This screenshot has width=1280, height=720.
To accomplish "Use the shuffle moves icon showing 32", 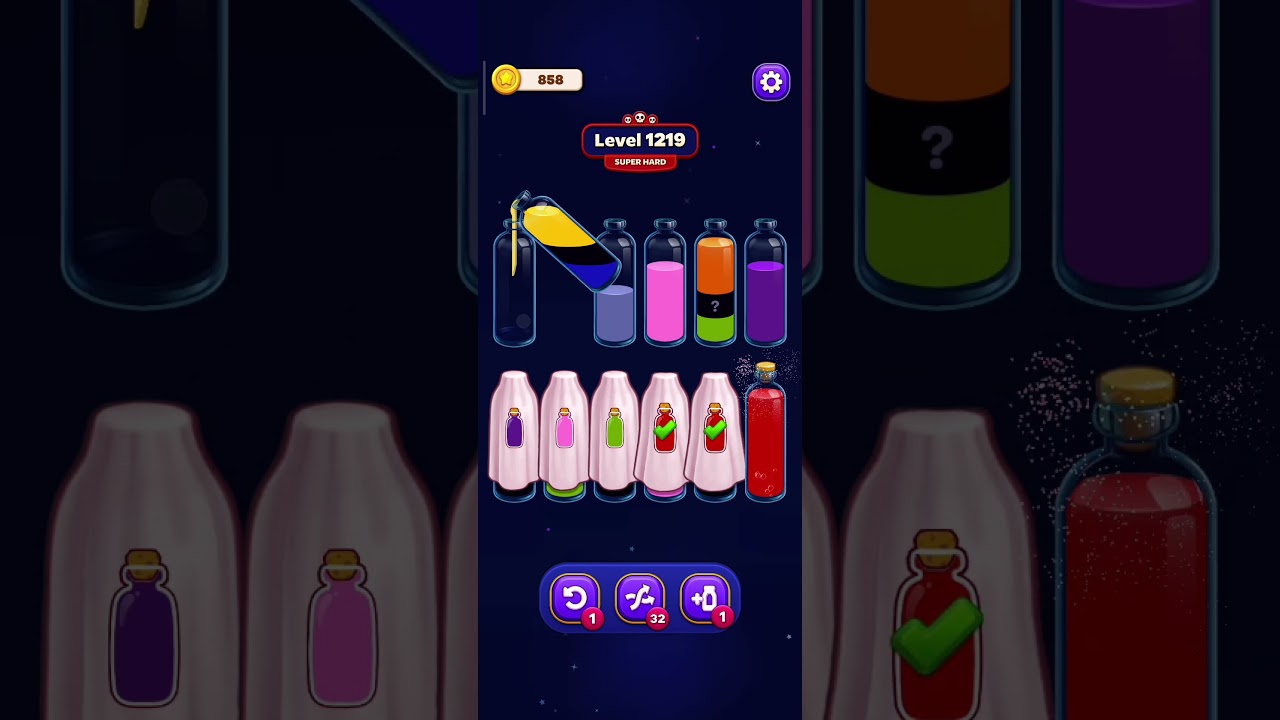I will pos(640,598).
